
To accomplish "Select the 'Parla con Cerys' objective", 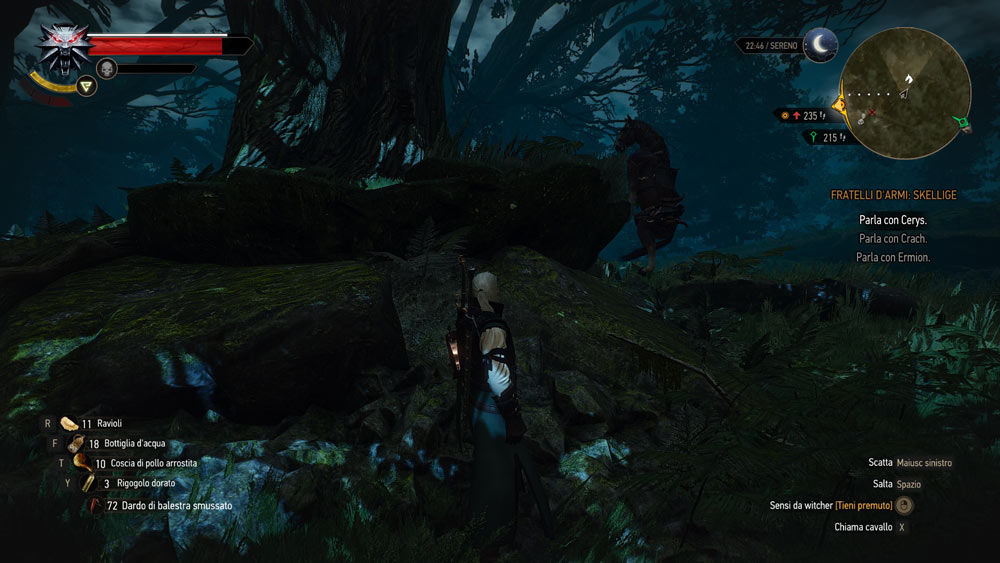I will (x=893, y=220).
